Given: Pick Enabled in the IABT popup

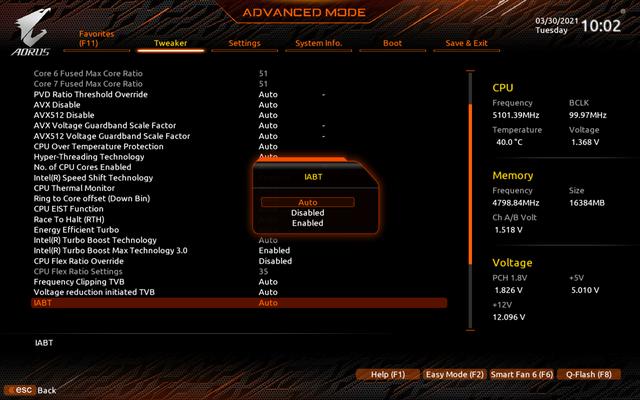Looking at the screenshot, I should [x=308, y=223].
